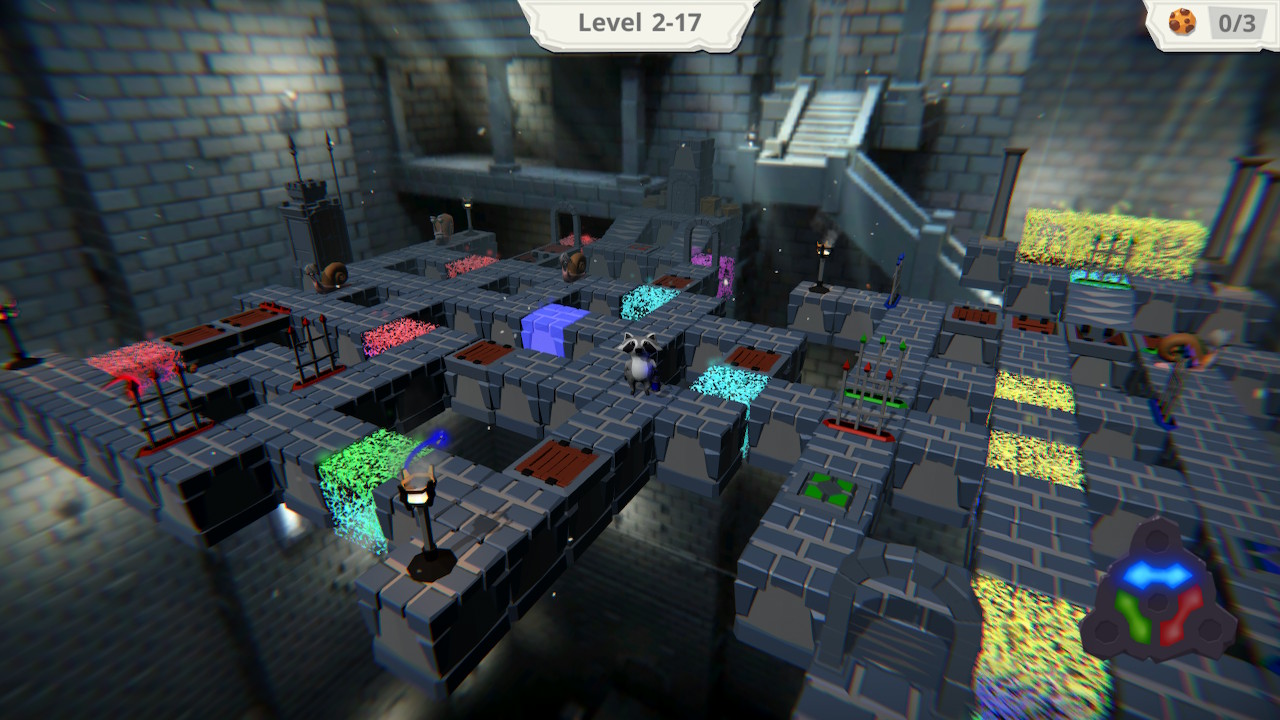Select green on the paint color selector

click(x=1133, y=616)
